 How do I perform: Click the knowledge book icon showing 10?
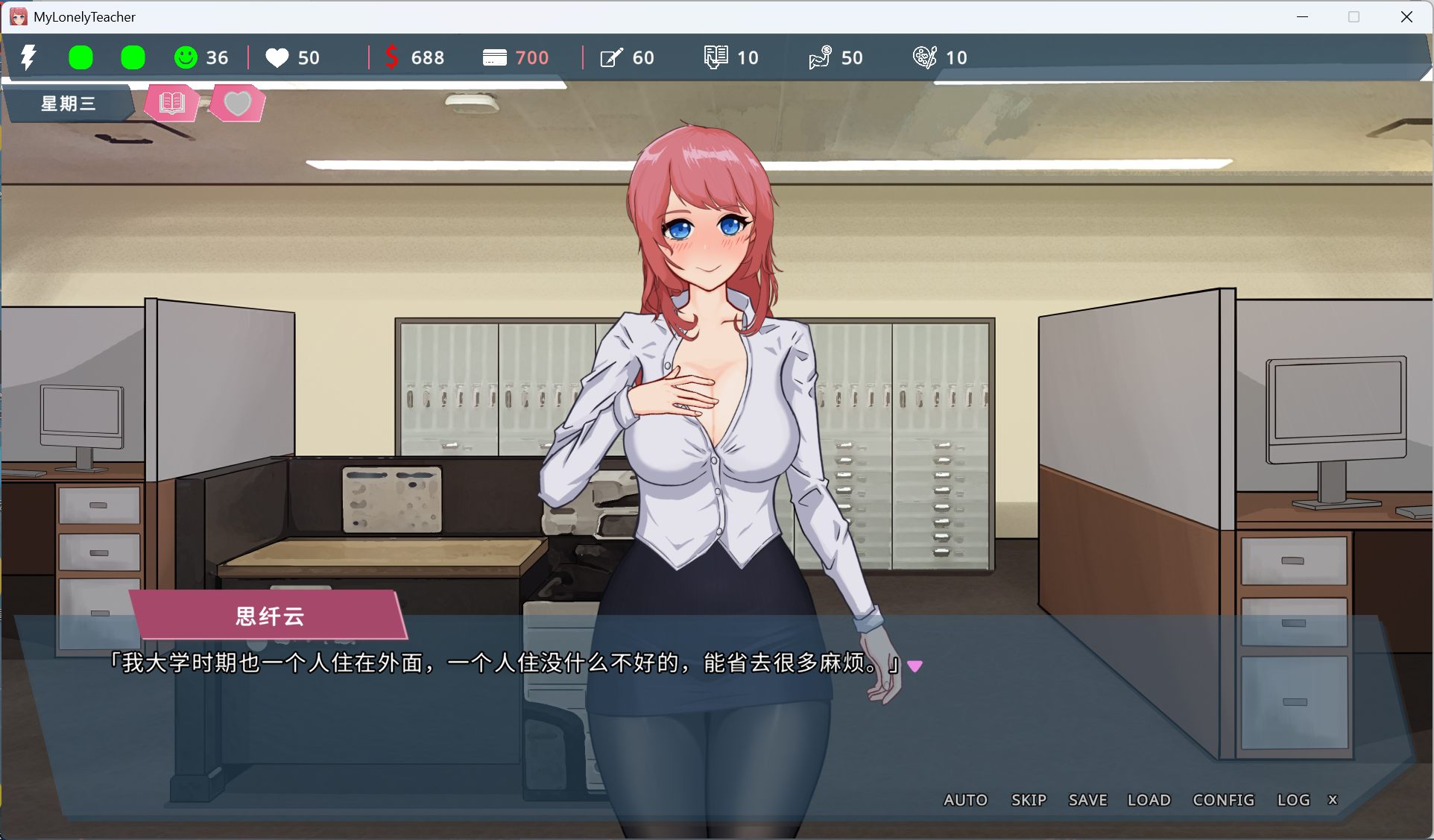pyautogui.click(x=716, y=57)
